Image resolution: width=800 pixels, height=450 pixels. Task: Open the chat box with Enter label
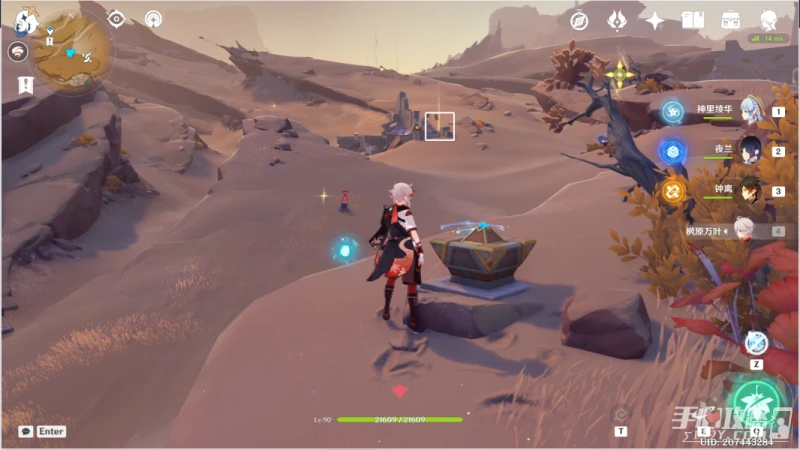tap(40, 431)
